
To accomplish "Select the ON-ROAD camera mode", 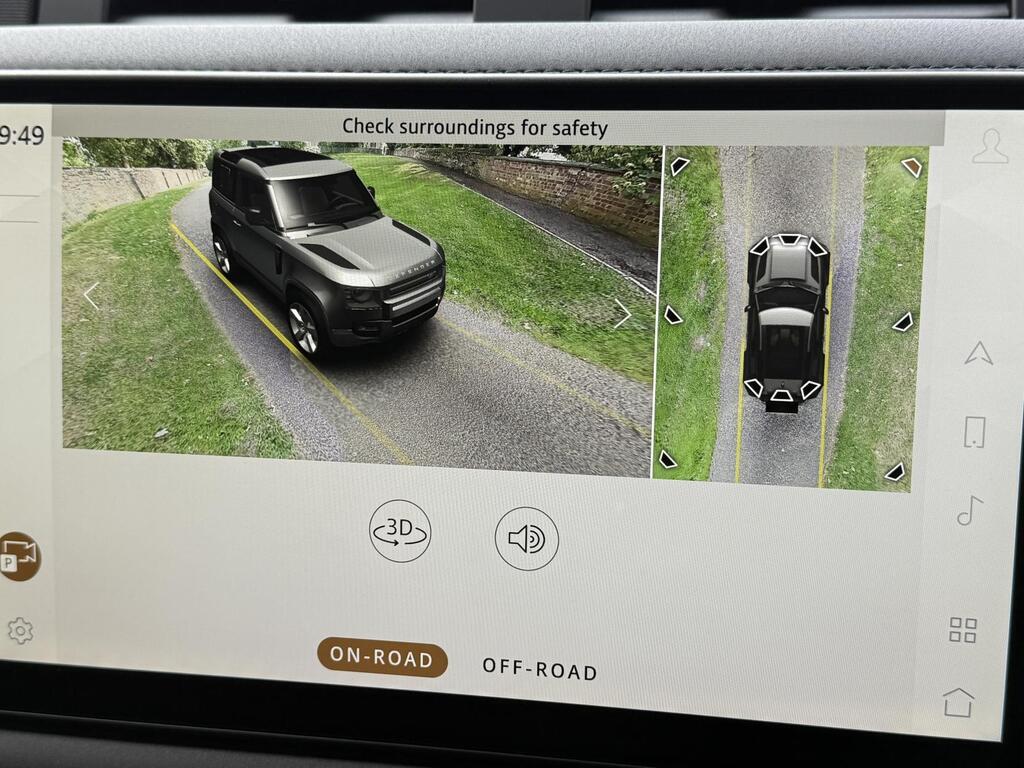I will point(382,658).
